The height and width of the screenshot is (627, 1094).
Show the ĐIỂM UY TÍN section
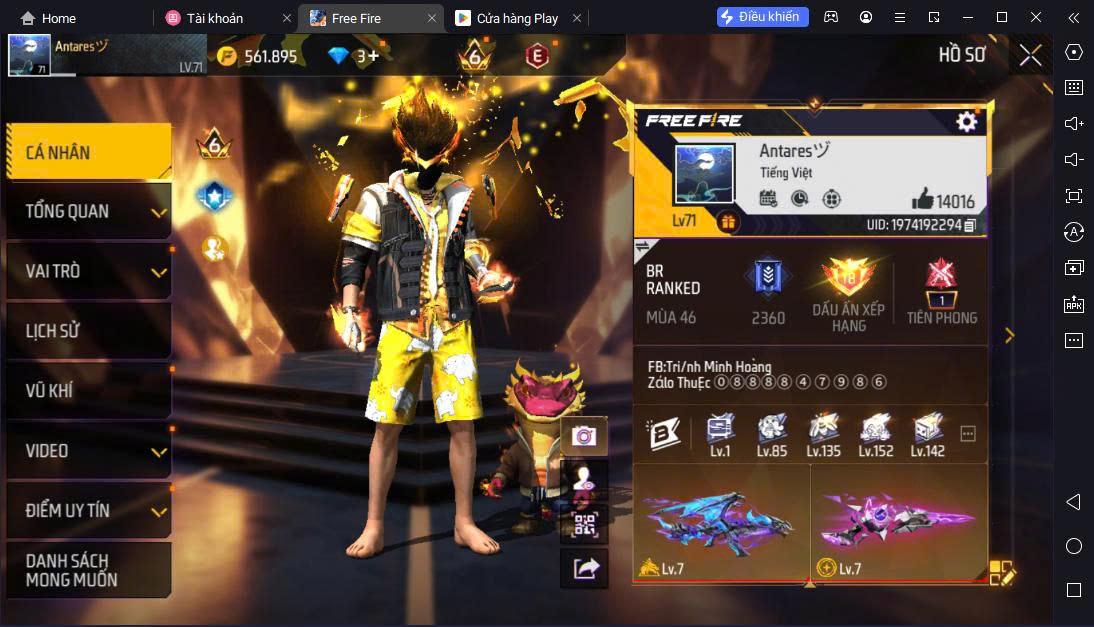tap(88, 510)
